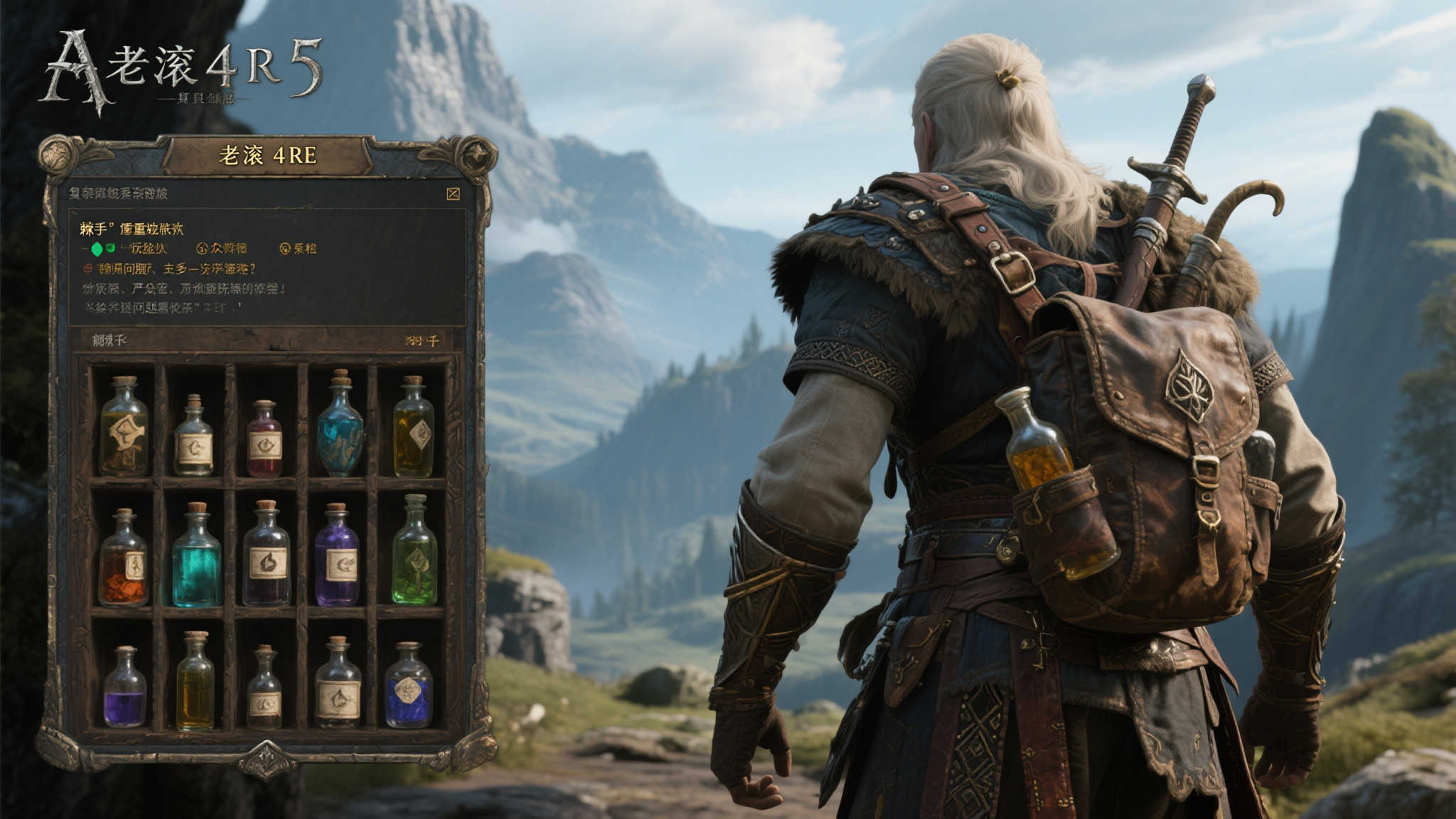Select the yellow potion in the bottom row
This screenshot has width=1456, height=819.
point(195,683)
